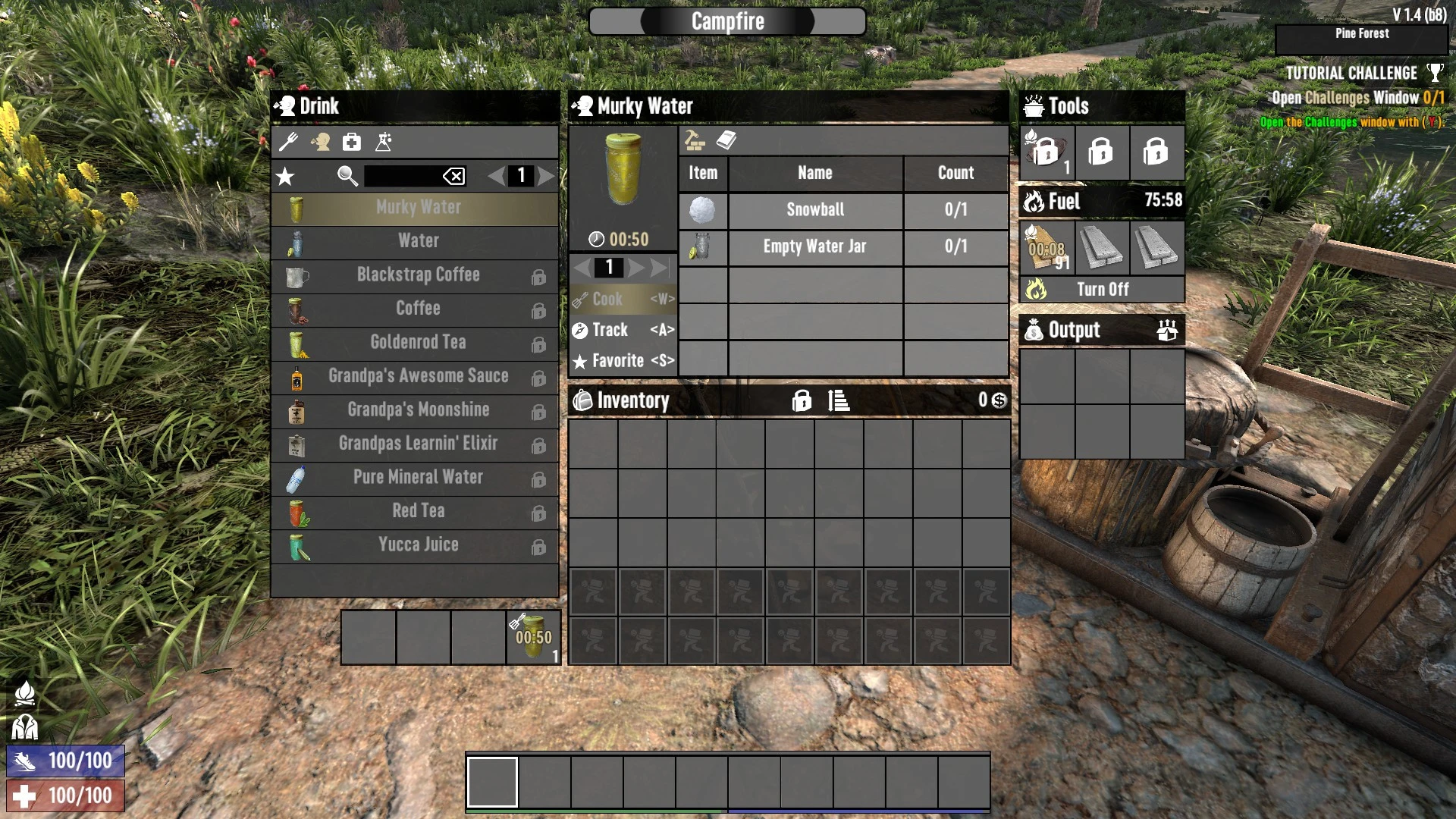Track the Murky Water recipe
Viewport: 1456px width, 819px height.
pyautogui.click(x=623, y=330)
